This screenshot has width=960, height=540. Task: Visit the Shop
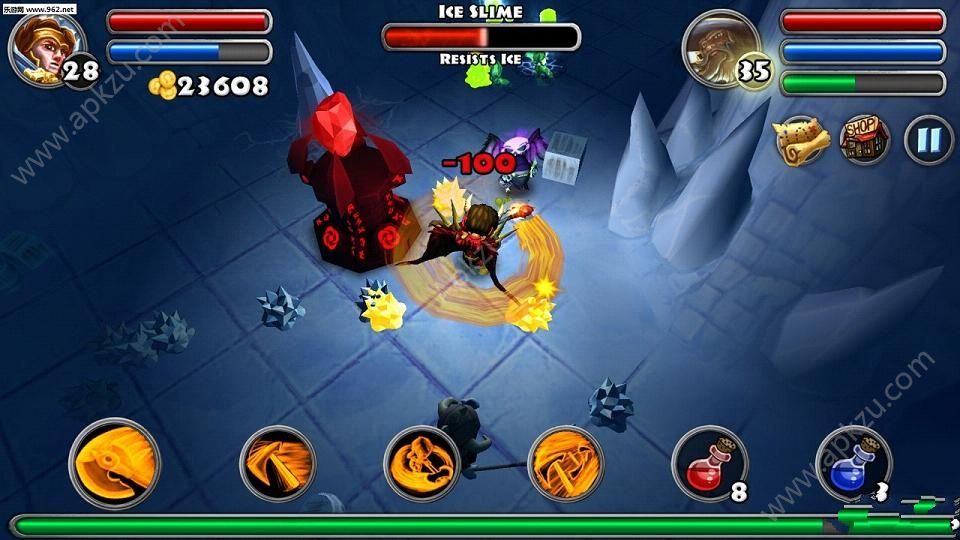click(x=865, y=140)
